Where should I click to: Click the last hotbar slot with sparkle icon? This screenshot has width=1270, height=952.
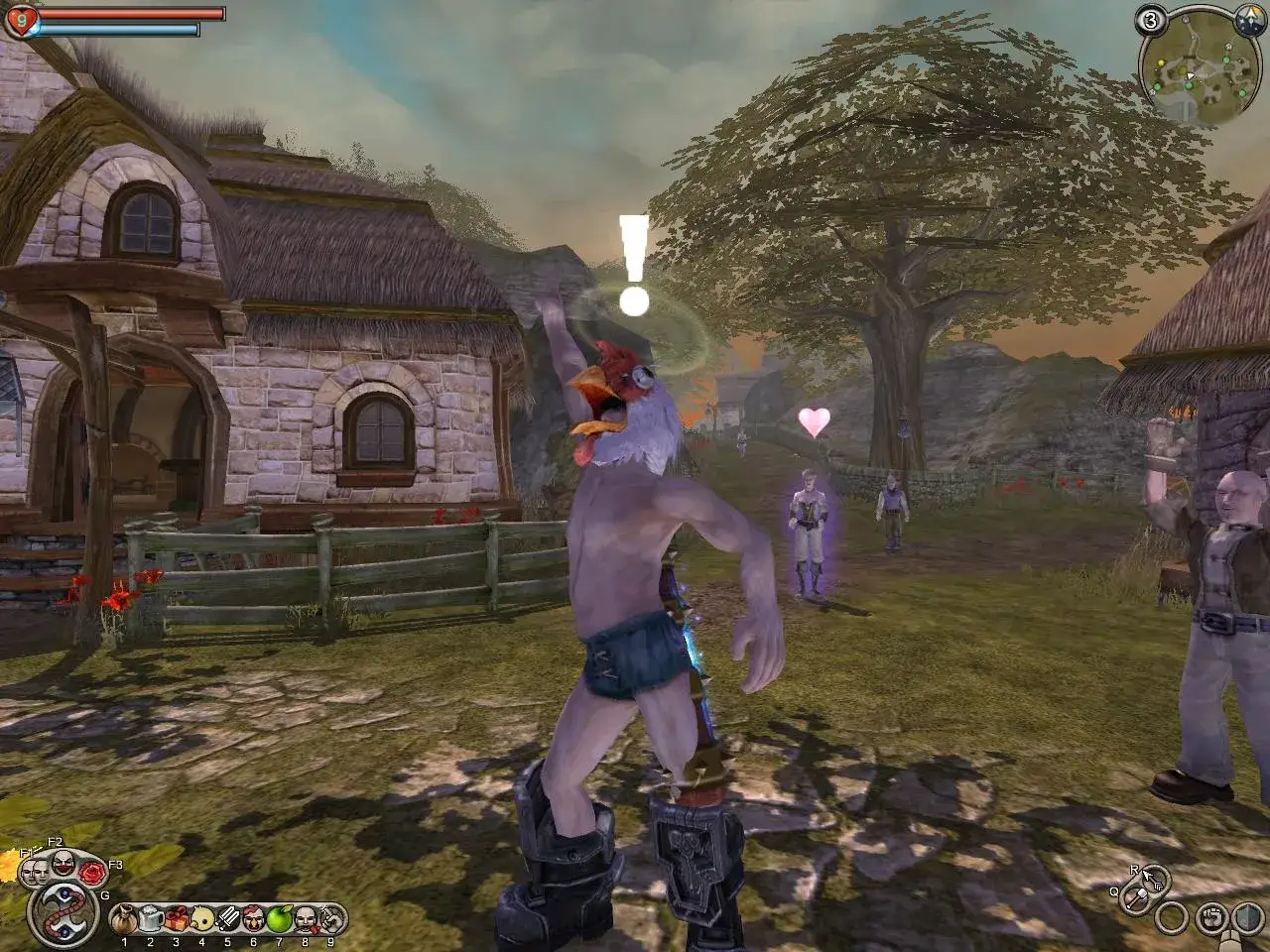pyautogui.click(x=330, y=919)
